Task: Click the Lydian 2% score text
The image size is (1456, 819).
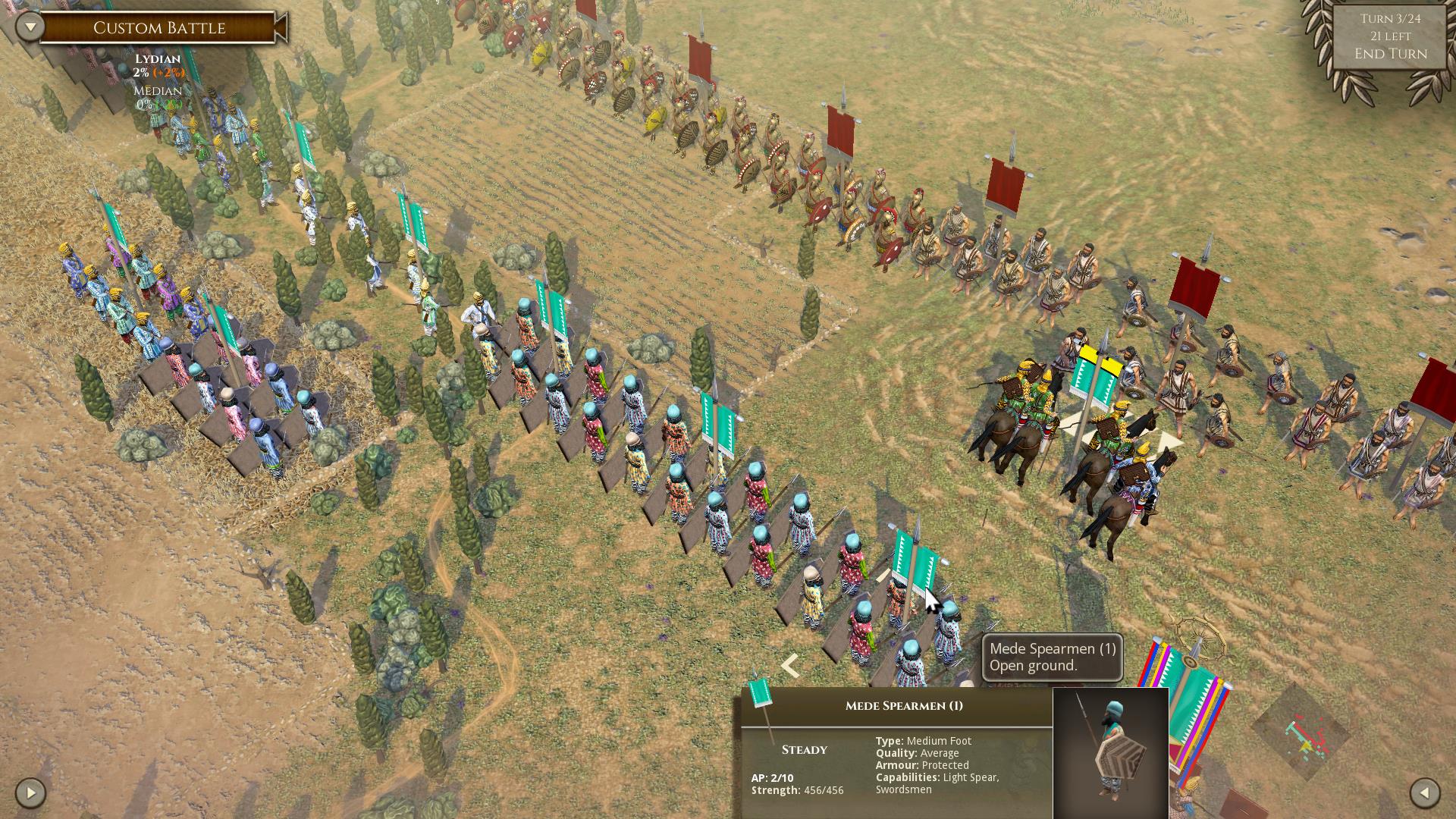Action: (152, 74)
